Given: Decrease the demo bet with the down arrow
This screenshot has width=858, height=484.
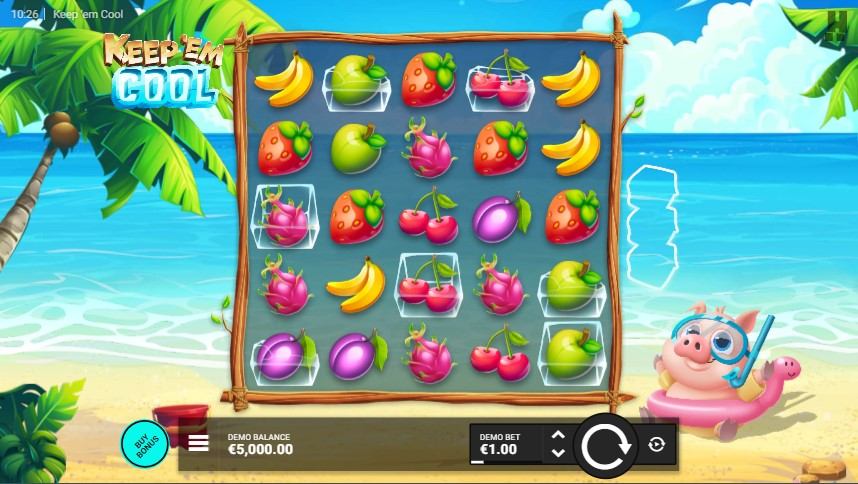Looking at the screenshot, I should click(x=558, y=452).
